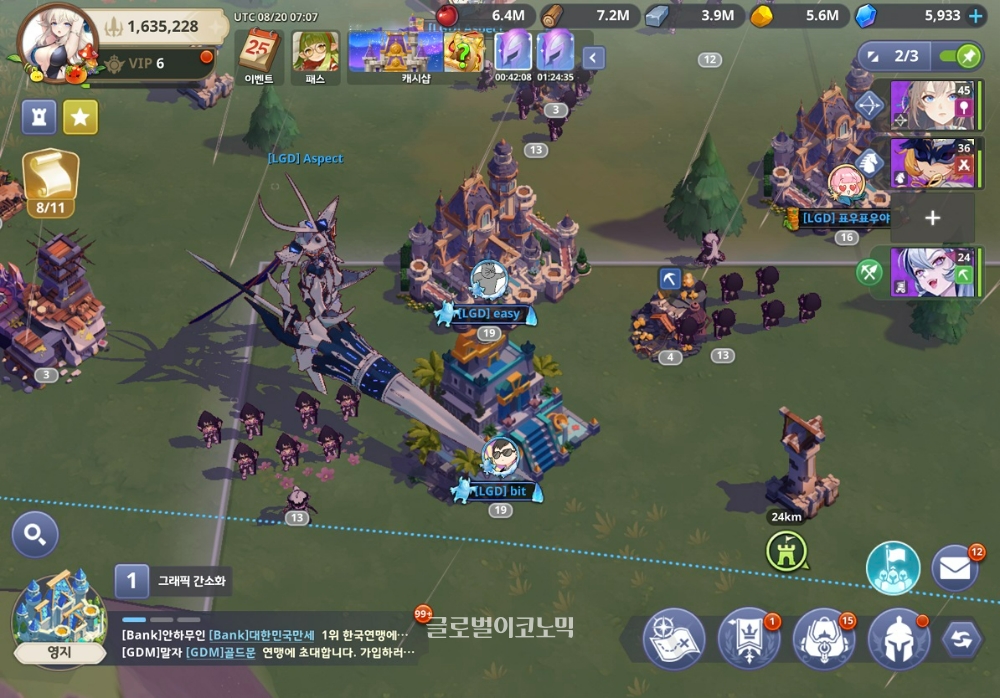Collapse the top event icons with the arrow
The image size is (1000, 698).
point(594,57)
